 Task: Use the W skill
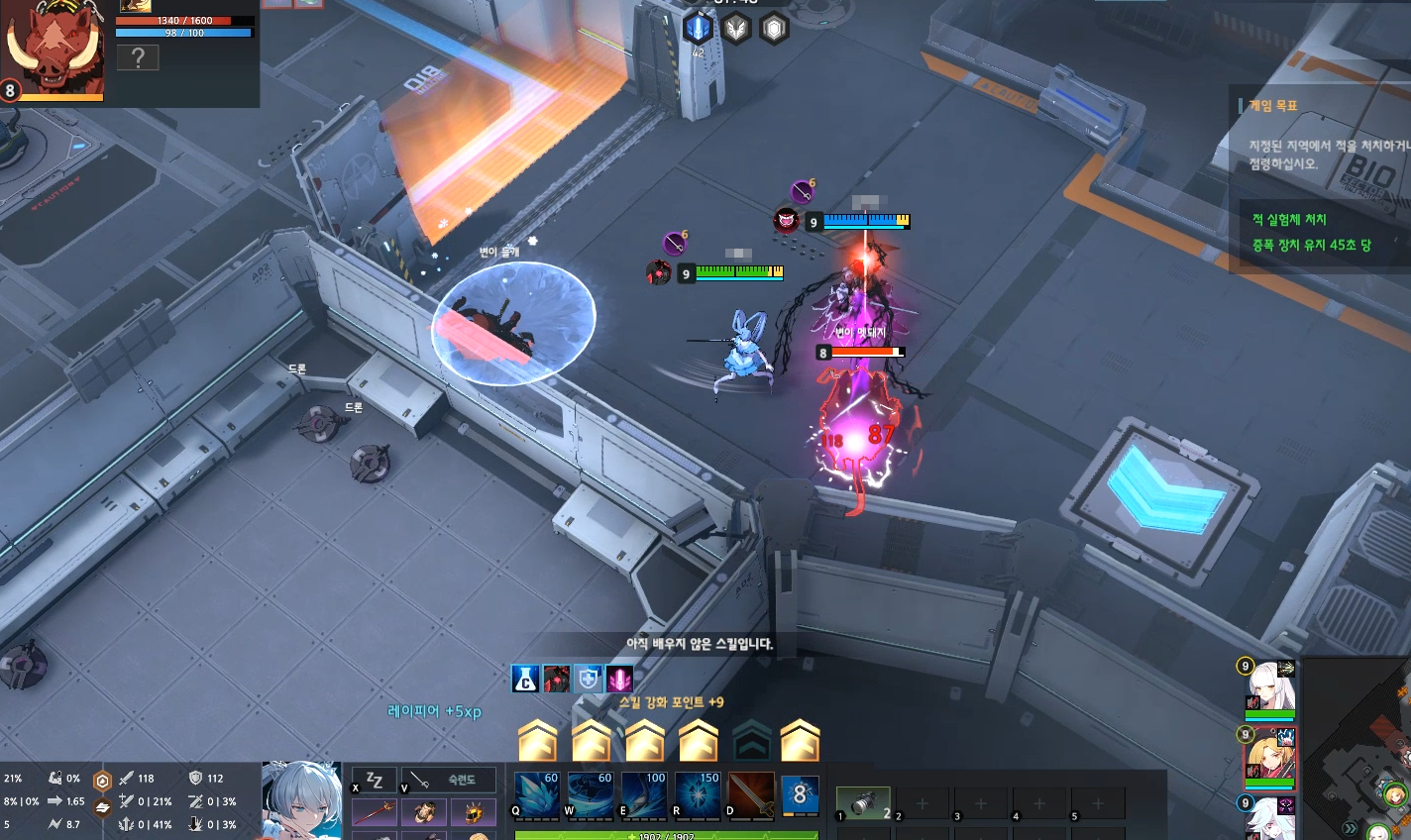[x=590, y=794]
